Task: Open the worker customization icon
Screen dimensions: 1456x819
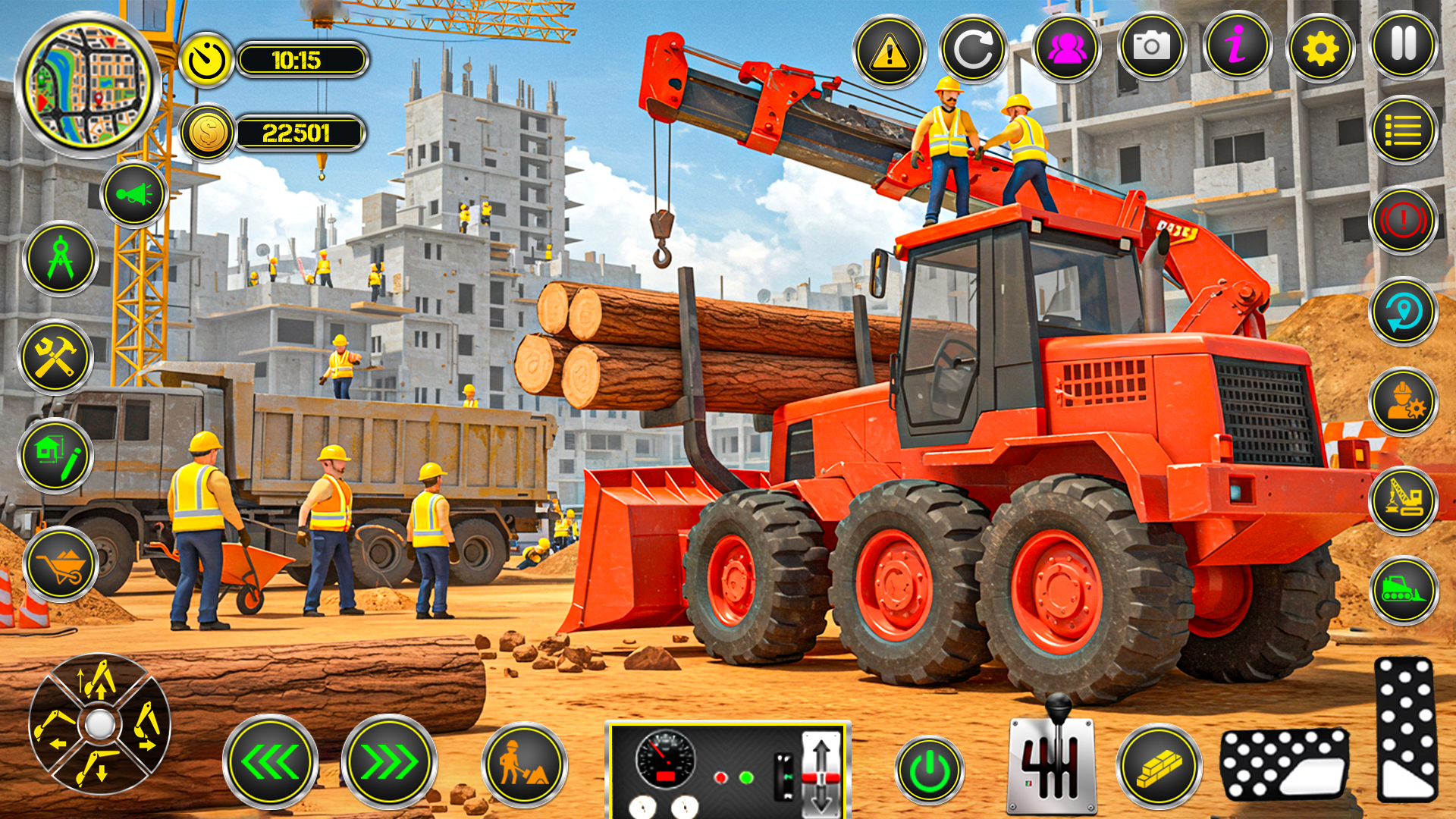Action: 1404,400
